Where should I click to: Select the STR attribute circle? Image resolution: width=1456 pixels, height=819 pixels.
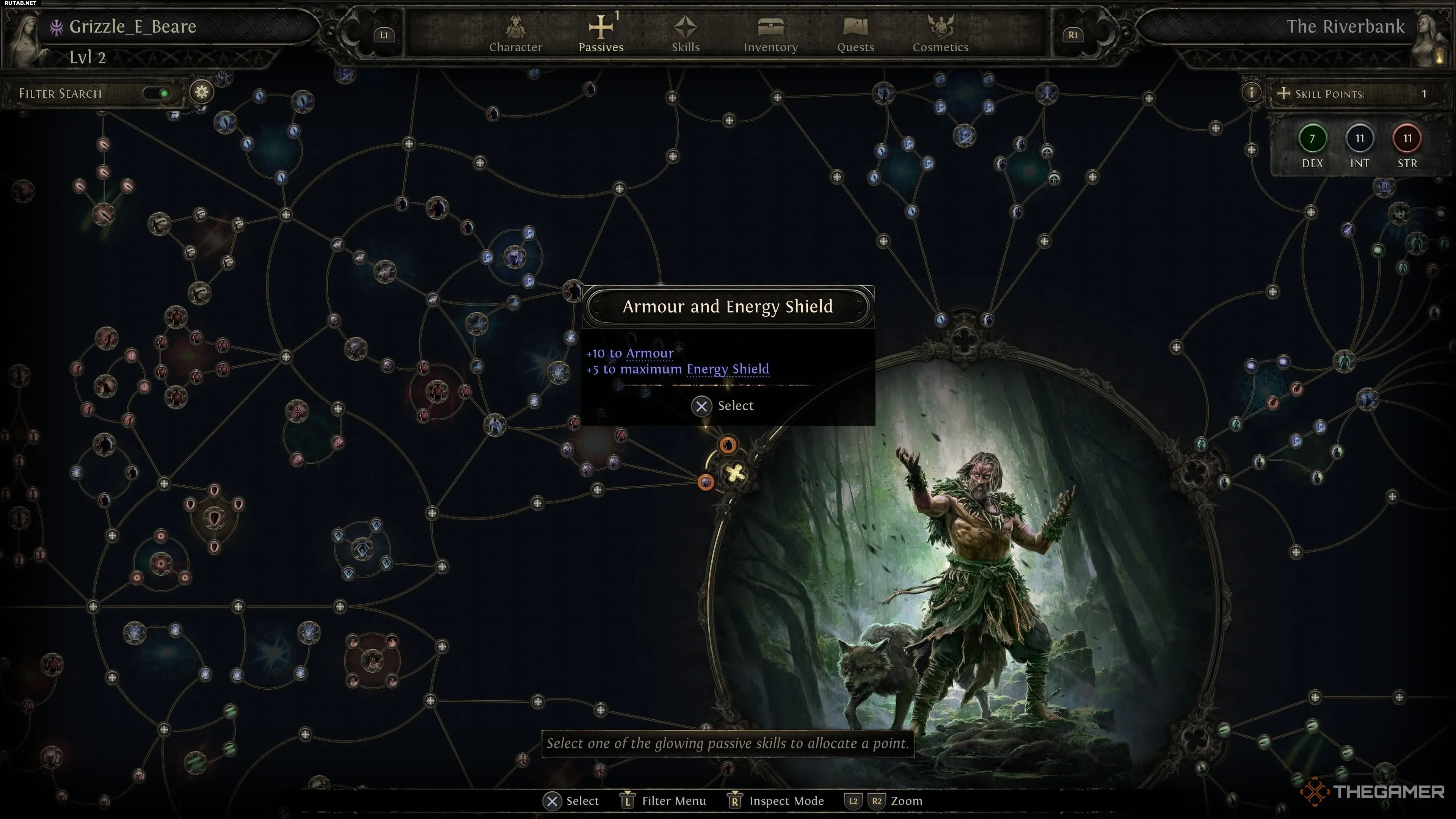(1407, 139)
